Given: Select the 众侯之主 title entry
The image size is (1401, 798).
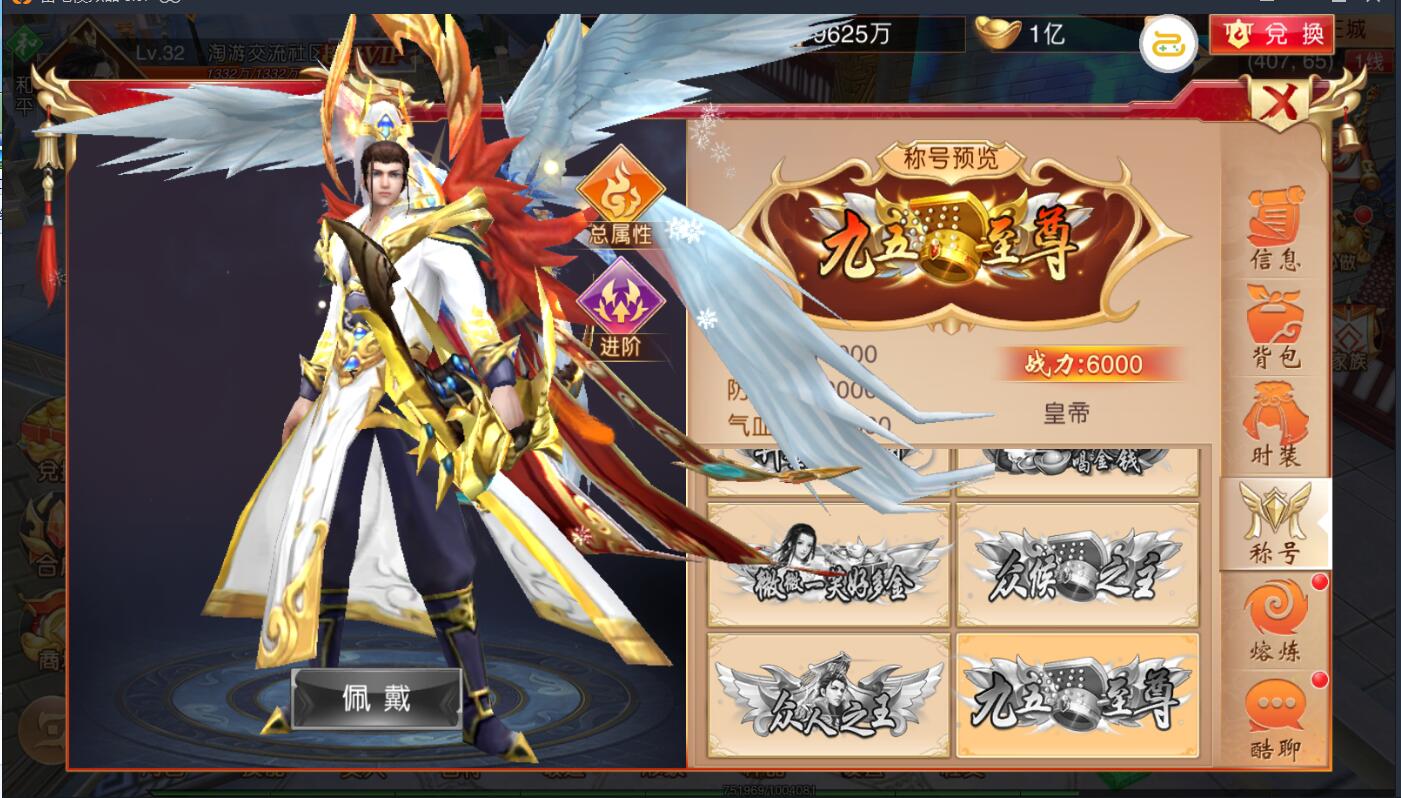Looking at the screenshot, I should coord(1075,562).
